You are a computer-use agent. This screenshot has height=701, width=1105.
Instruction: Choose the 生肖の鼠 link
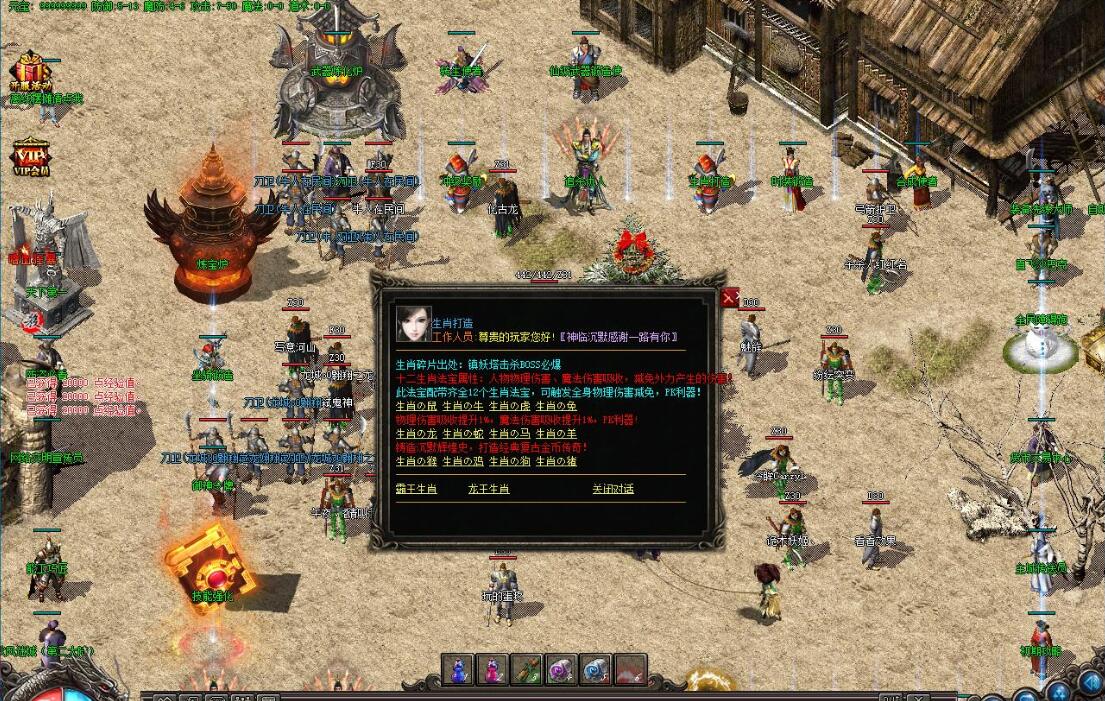coord(416,406)
